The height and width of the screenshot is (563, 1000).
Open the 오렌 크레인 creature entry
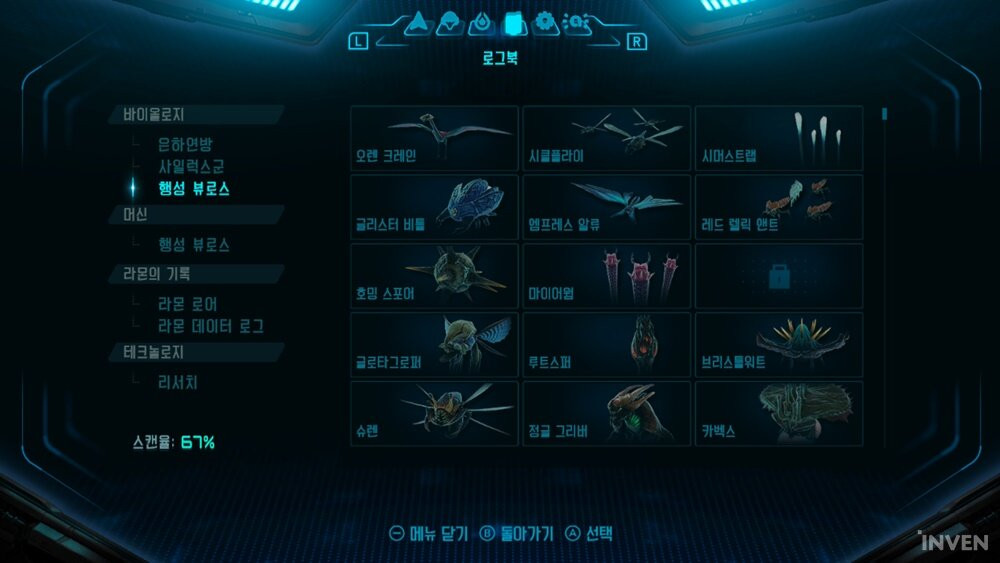[434, 138]
